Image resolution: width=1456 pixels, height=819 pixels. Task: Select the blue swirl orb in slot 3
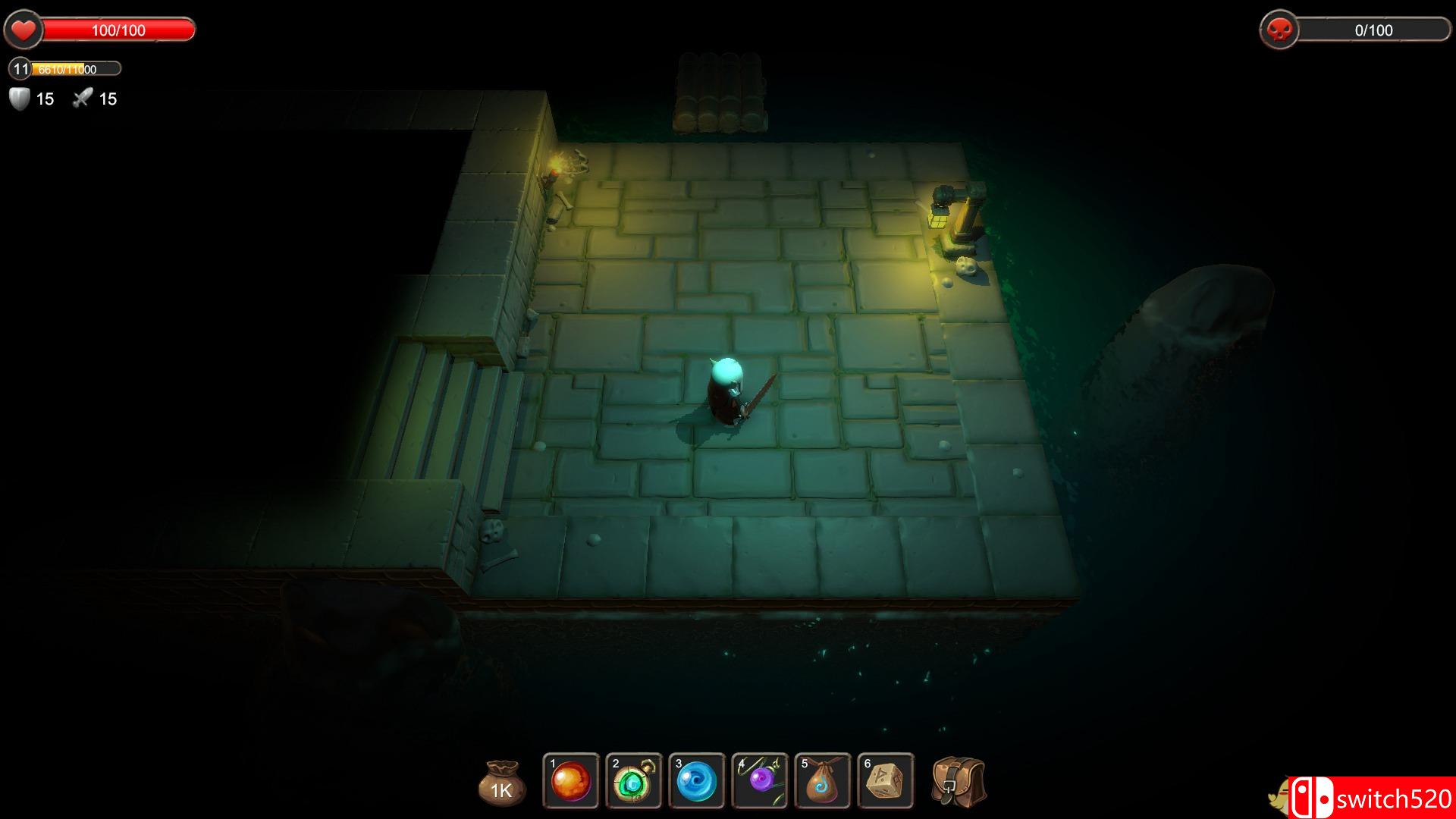pos(697,781)
